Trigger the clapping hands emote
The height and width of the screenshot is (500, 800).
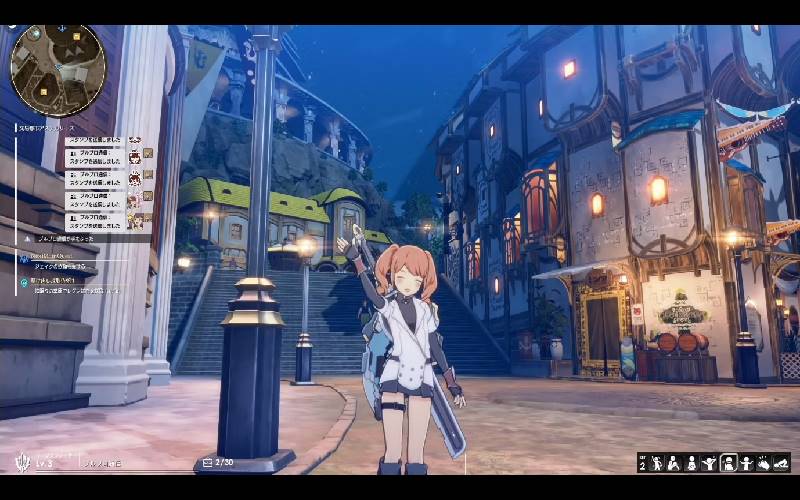[x=764, y=463]
